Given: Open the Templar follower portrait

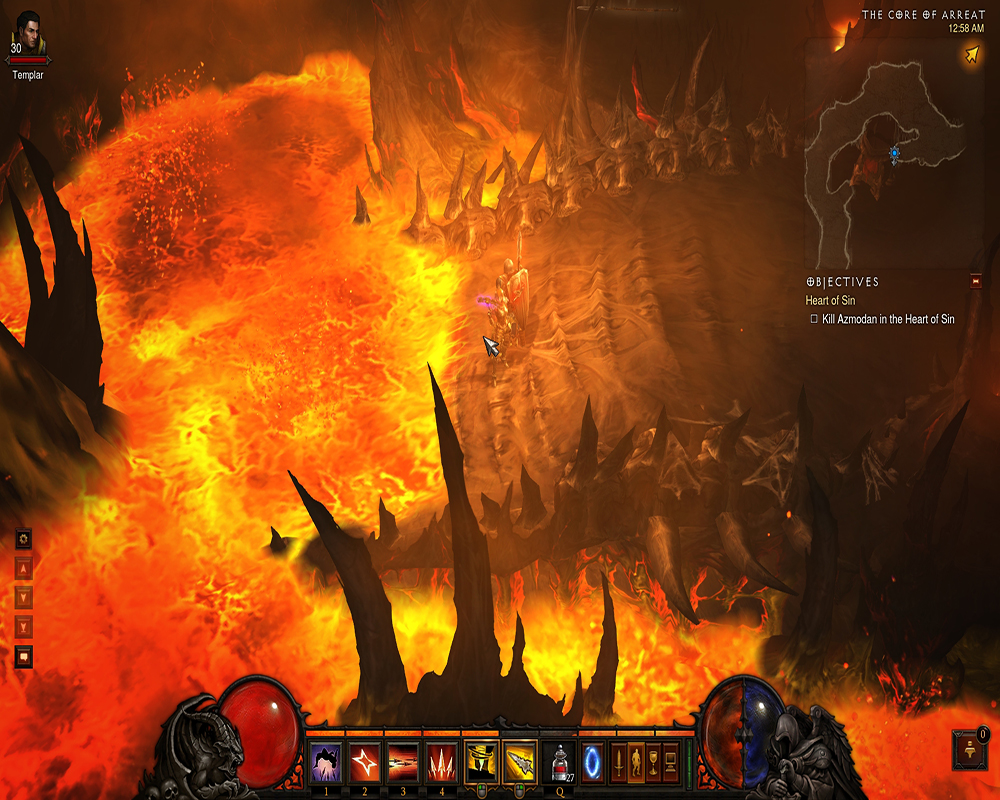Looking at the screenshot, I should 27,36.
